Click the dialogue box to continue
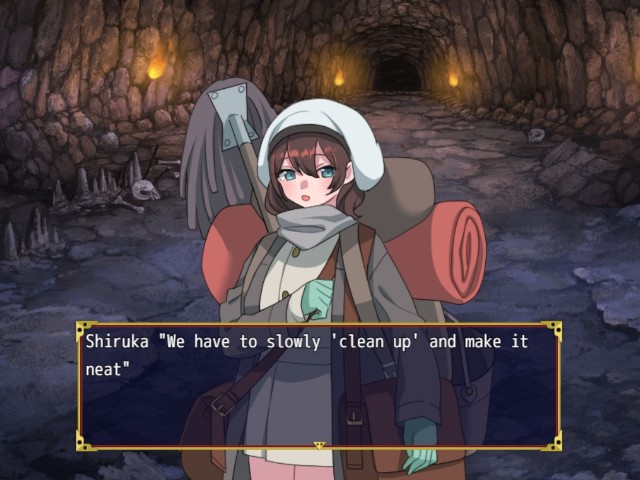640x480 pixels. (x=318, y=385)
